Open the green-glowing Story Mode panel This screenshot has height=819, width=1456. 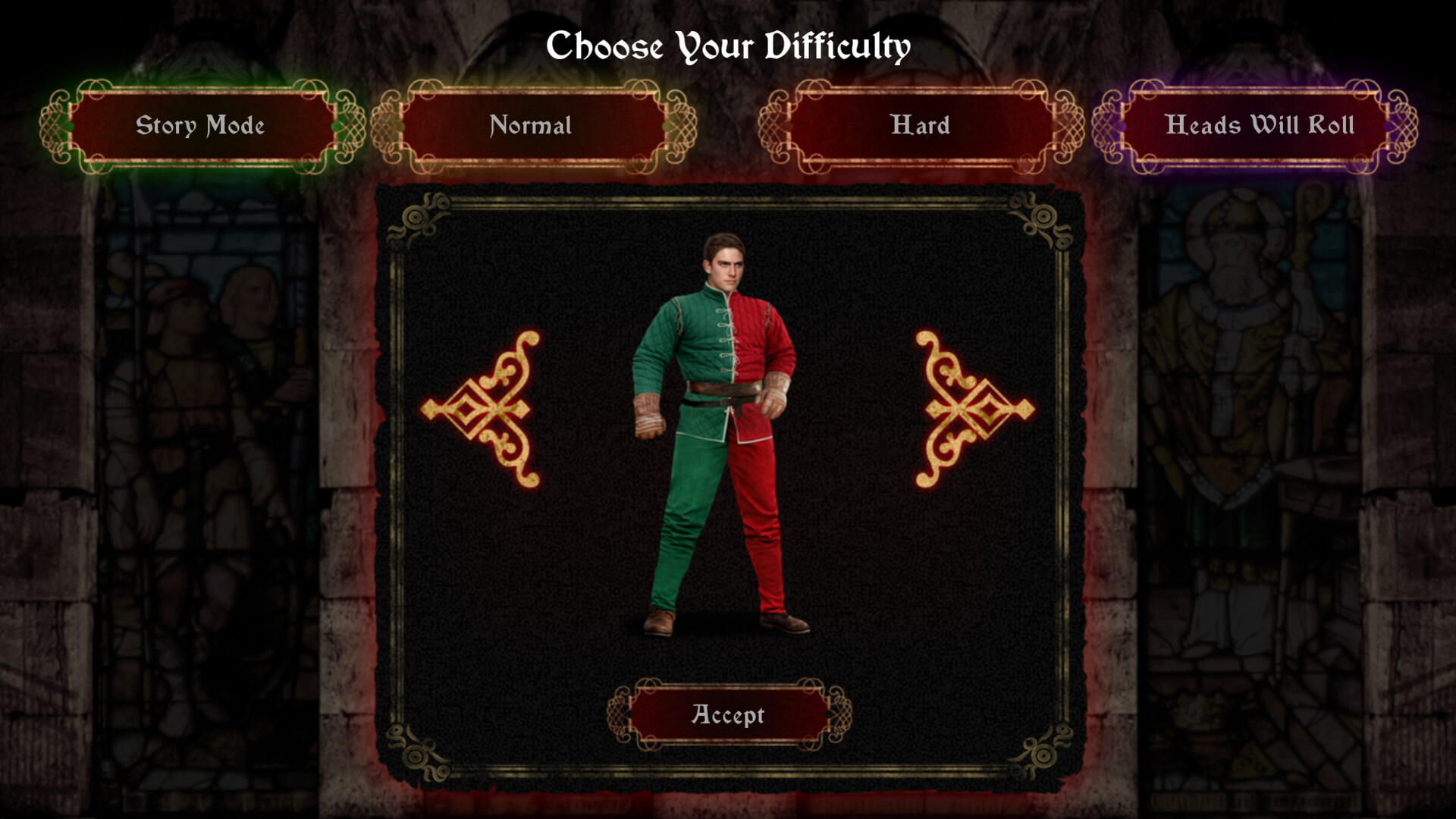[x=200, y=126]
